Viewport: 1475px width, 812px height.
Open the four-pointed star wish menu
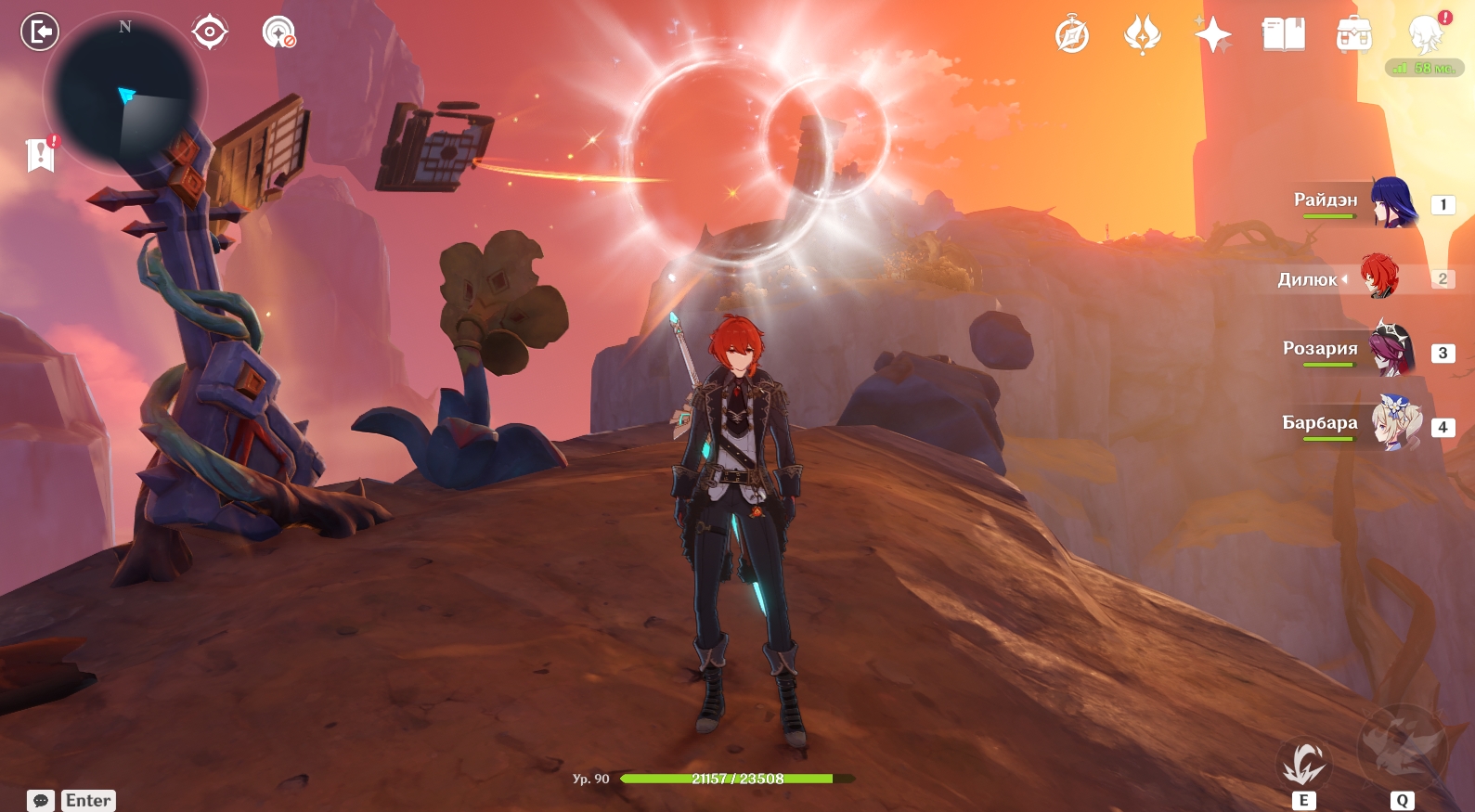tap(1212, 36)
